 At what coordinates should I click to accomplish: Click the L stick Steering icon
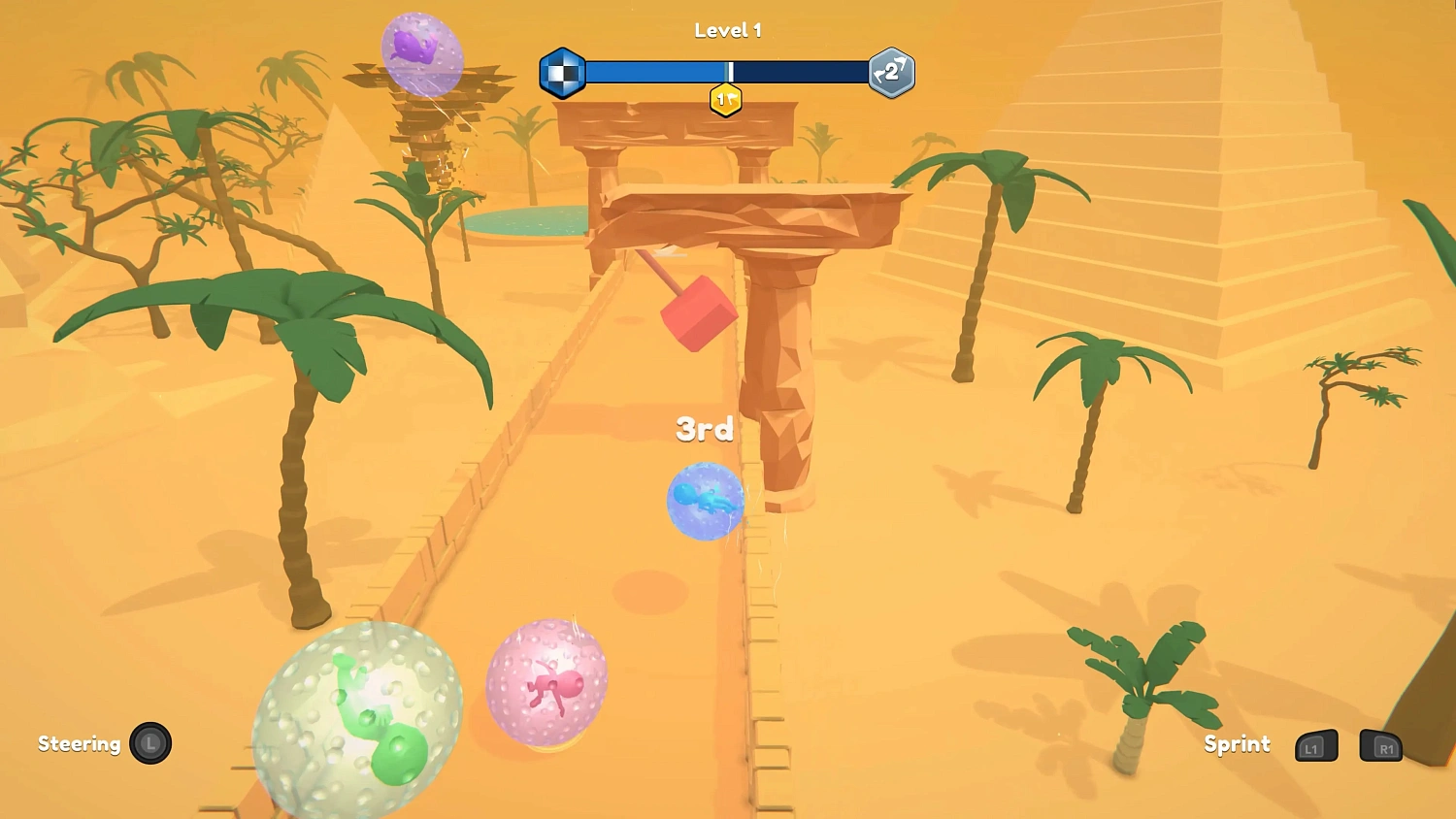point(150,743)
